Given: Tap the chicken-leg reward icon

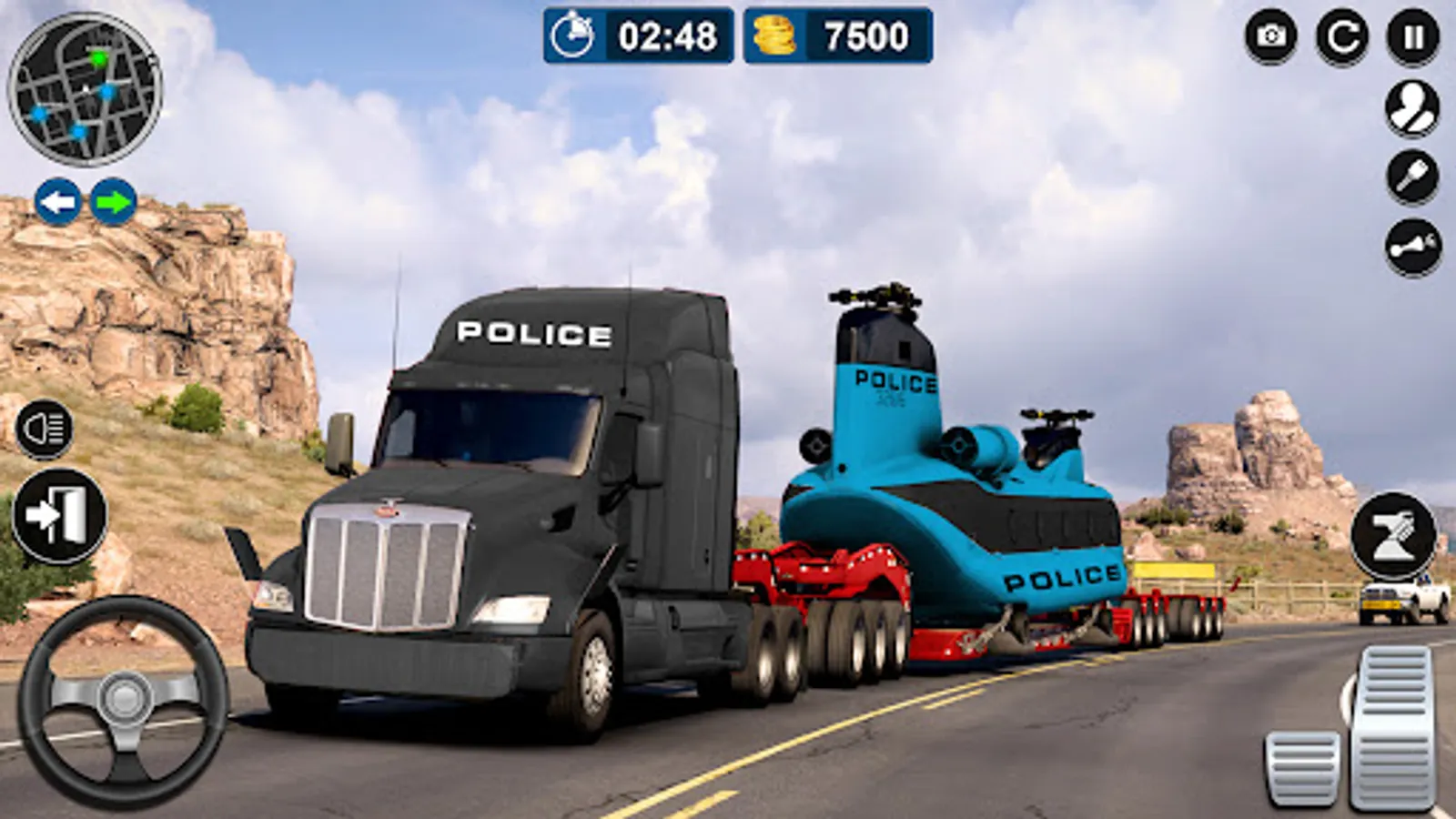Looking at the screenshot, I should coord(1410,244).
